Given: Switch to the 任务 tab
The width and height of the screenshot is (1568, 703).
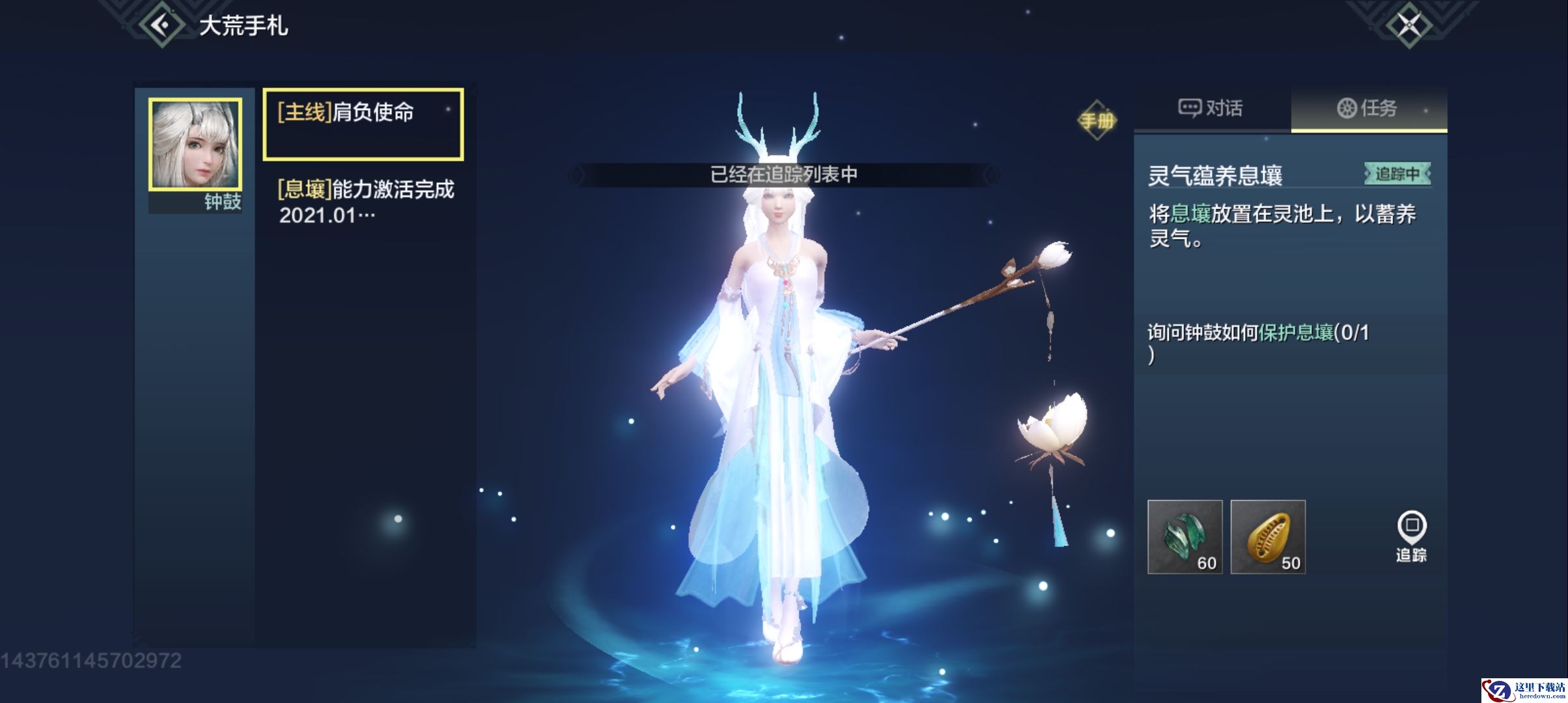Looking at the screenshot, I should pyautogui.click(x=1368, y=108).
